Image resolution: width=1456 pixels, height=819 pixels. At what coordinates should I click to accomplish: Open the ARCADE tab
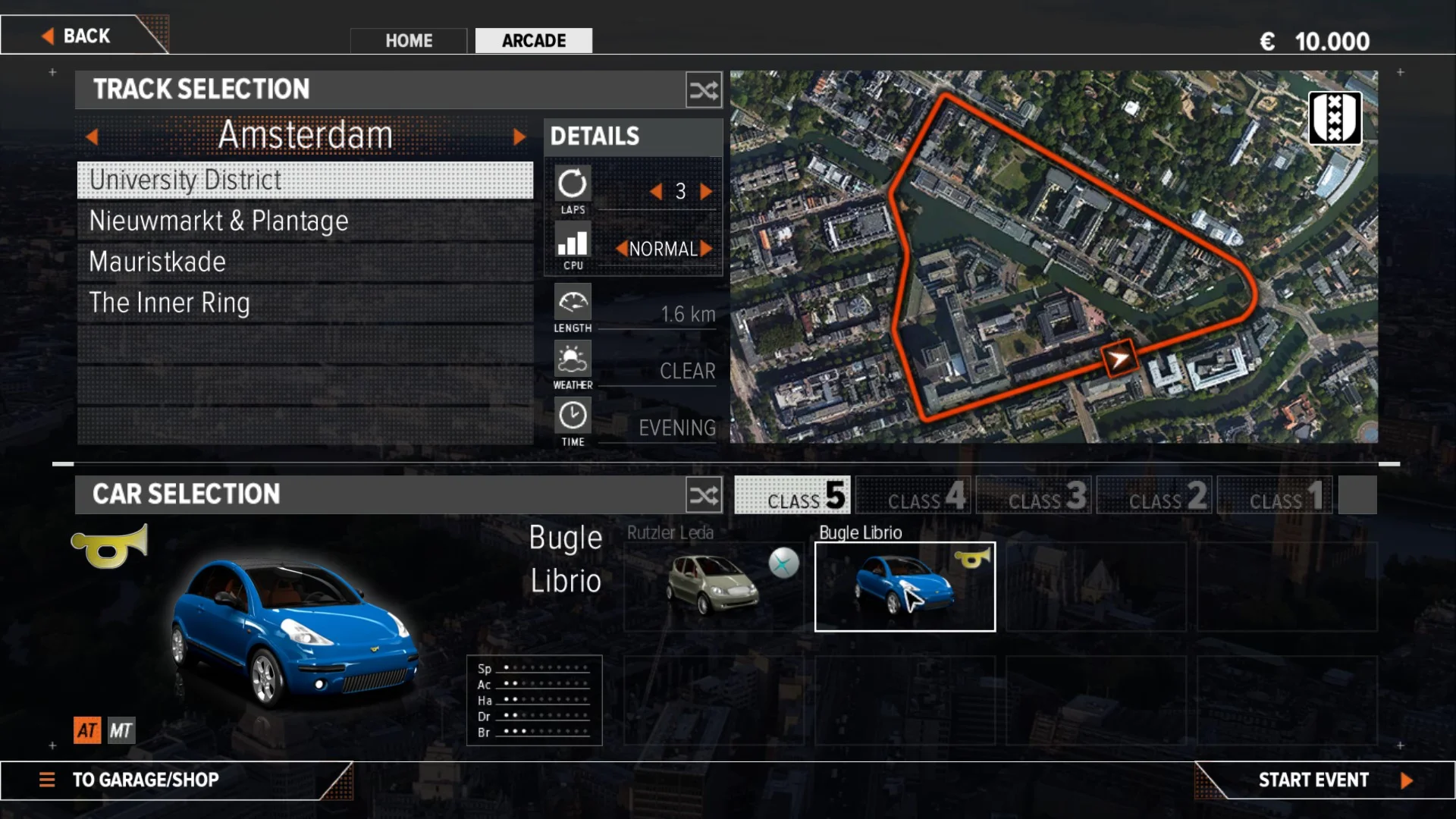[533, 41]
